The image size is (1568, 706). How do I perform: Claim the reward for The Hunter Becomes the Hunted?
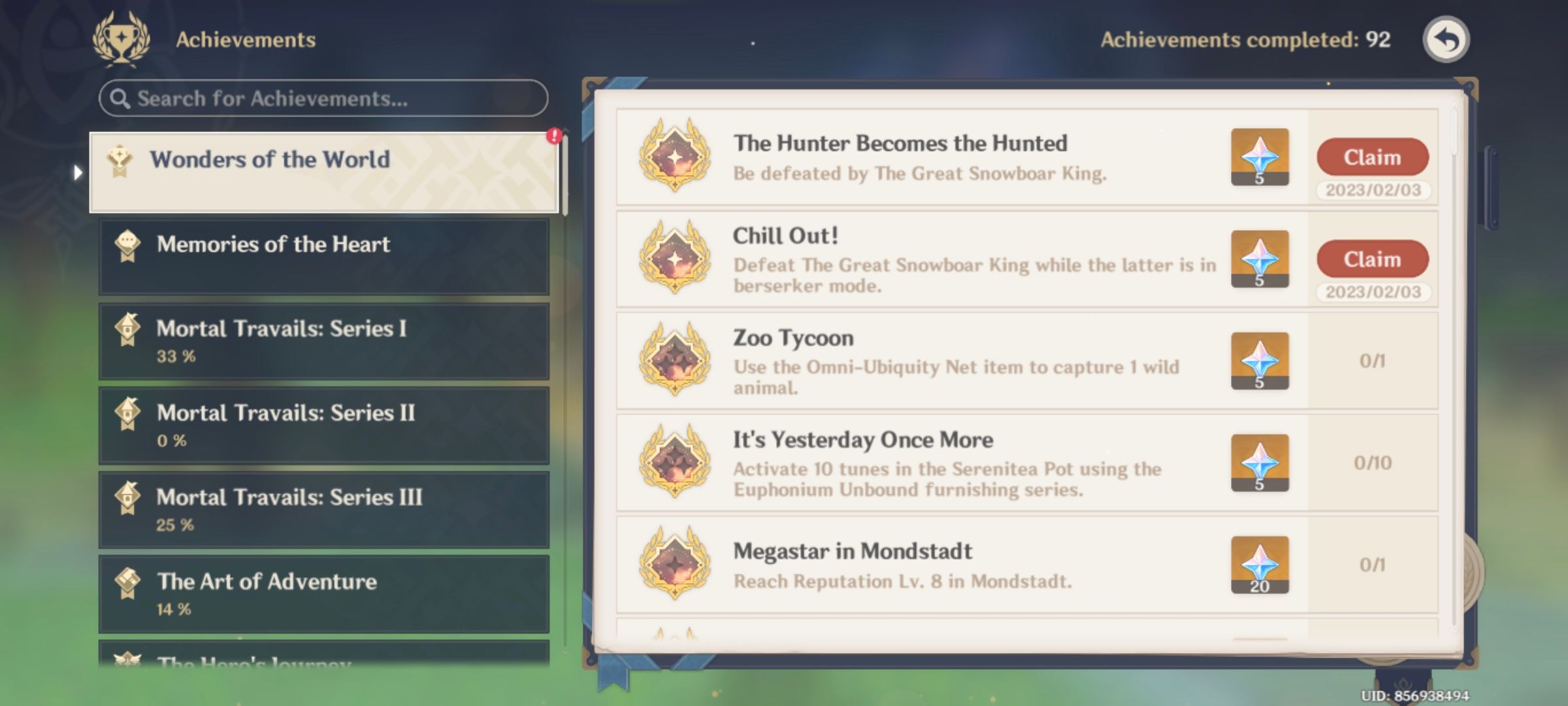[x=1372, y=157]
